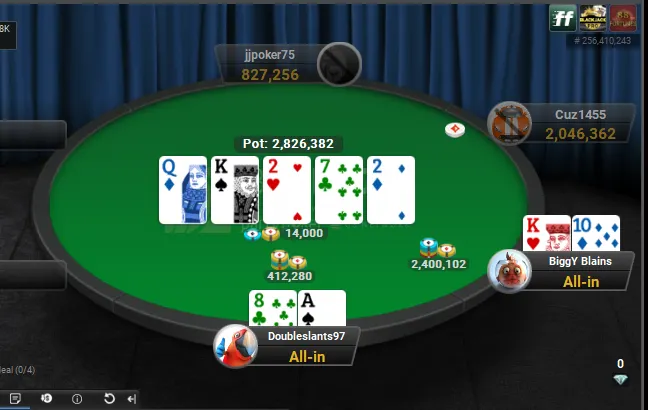Screen dimensions: 648x410
Task: Select Doubleslants97's parrot avatar
Action: click(x=235, y=346)
